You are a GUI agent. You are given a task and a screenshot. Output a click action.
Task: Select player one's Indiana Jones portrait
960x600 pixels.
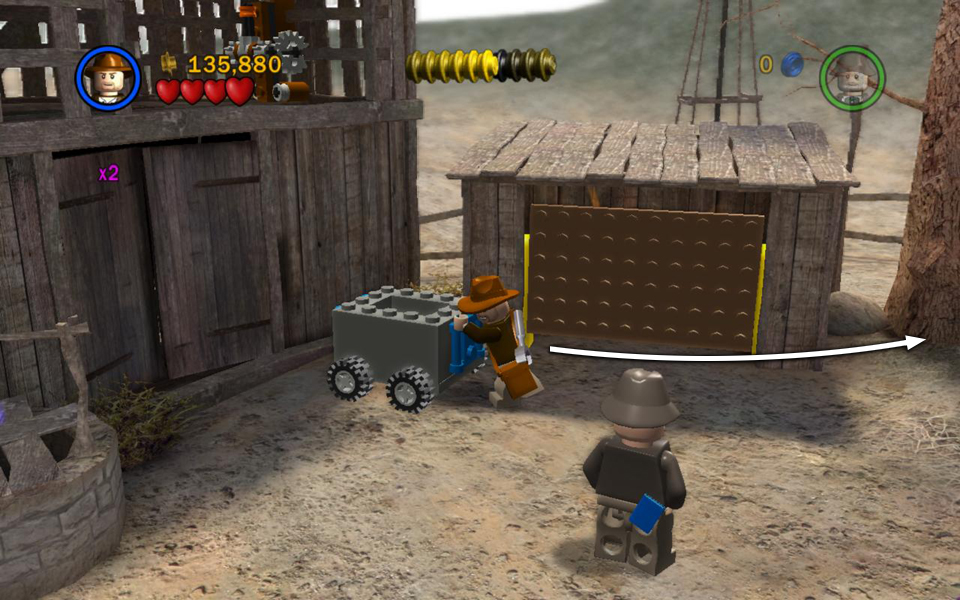click(107, 78)
